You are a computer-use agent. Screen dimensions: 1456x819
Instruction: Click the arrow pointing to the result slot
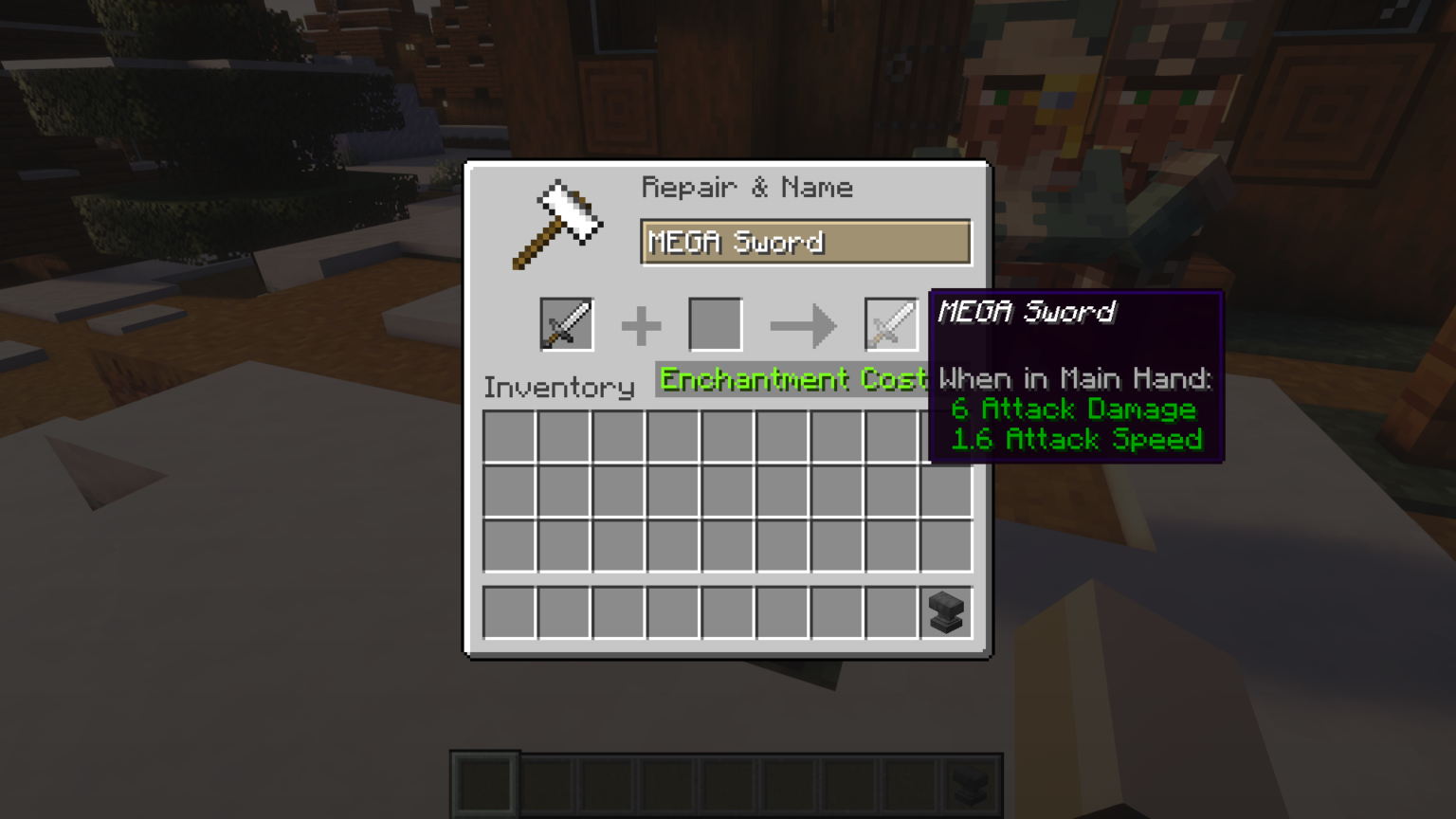804,325
